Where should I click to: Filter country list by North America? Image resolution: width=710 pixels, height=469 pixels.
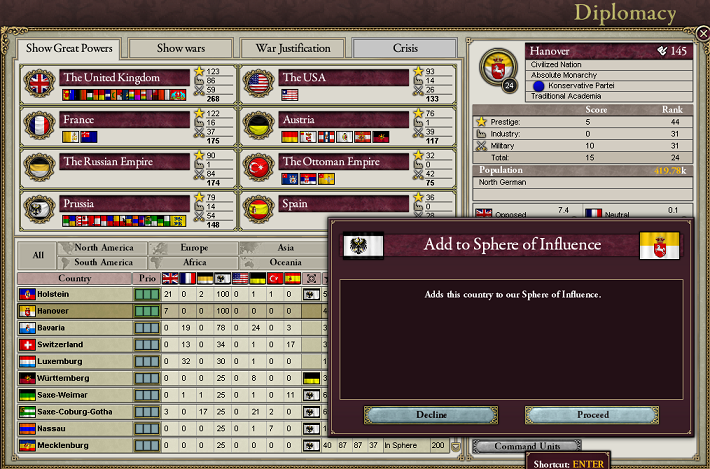coord(103,247)
